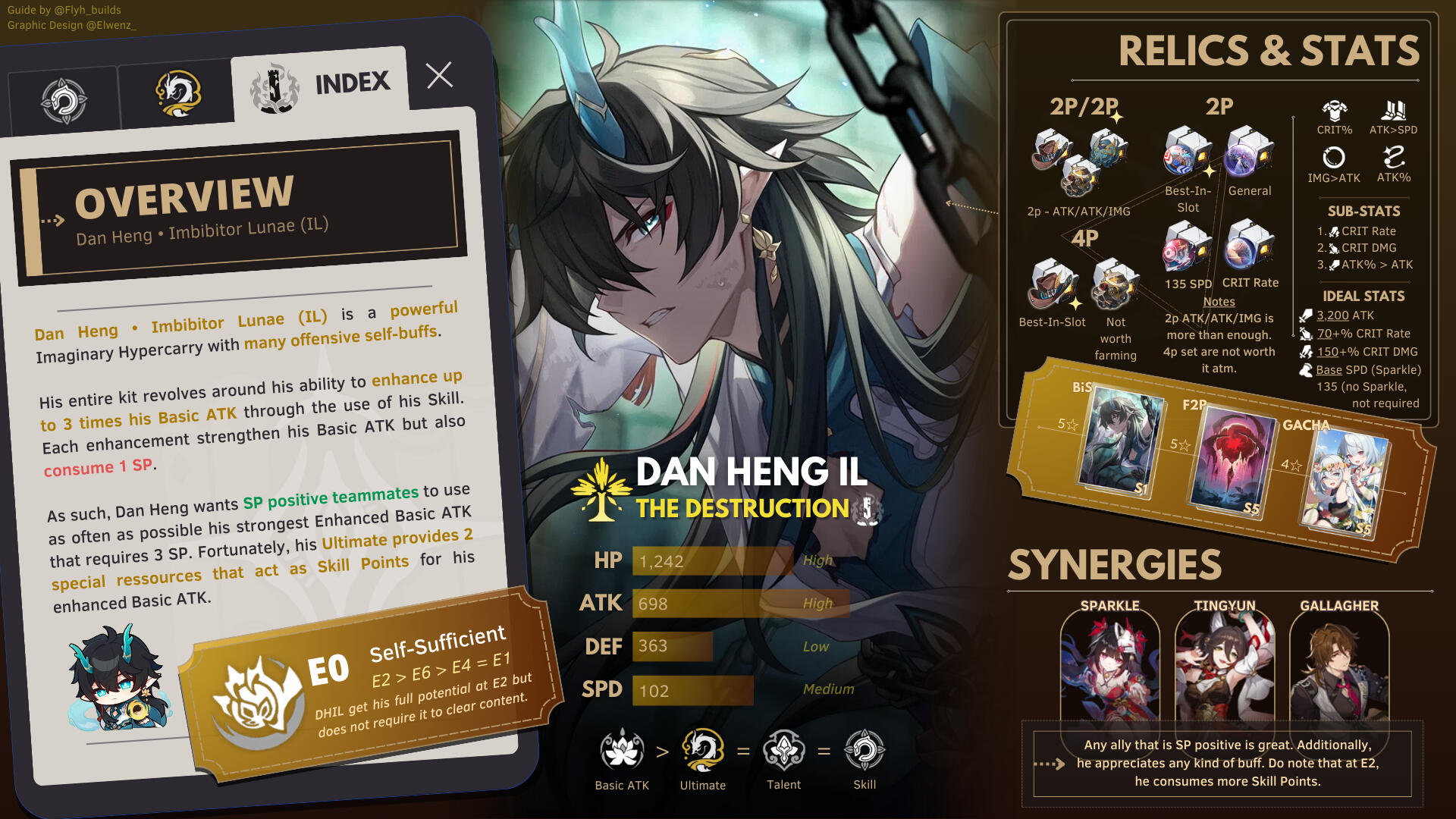Select the Ultimate dragon icon

[703, 750]
